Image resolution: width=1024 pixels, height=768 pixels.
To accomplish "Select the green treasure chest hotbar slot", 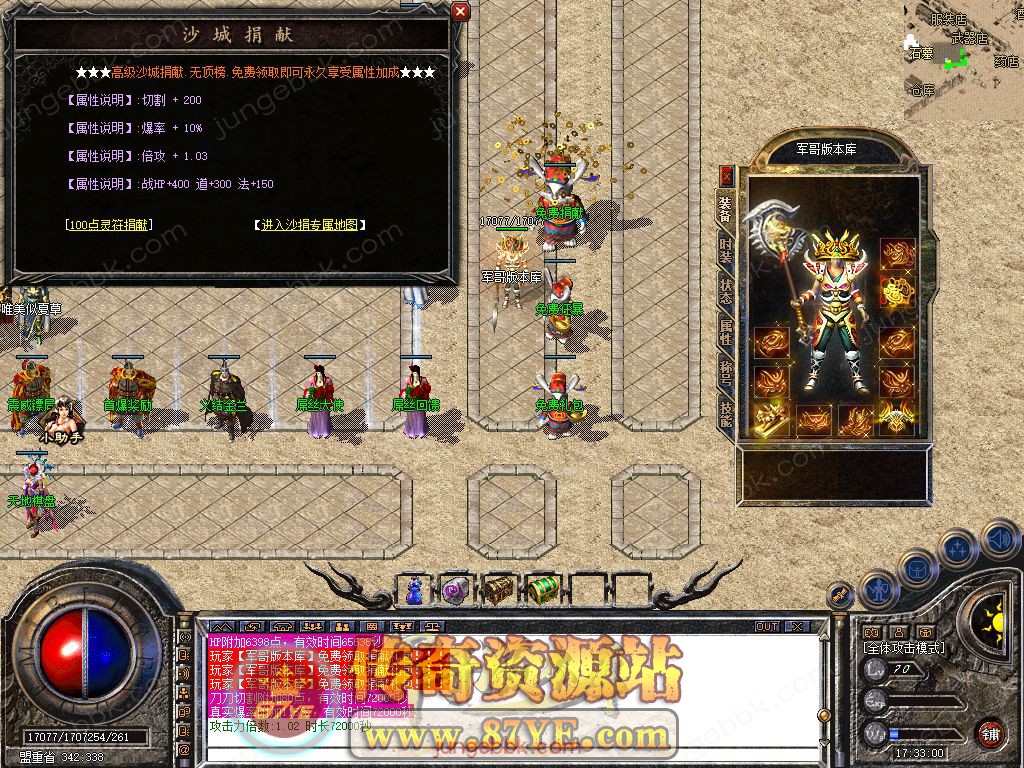I will pyautogui.click(x=541, y=590).
